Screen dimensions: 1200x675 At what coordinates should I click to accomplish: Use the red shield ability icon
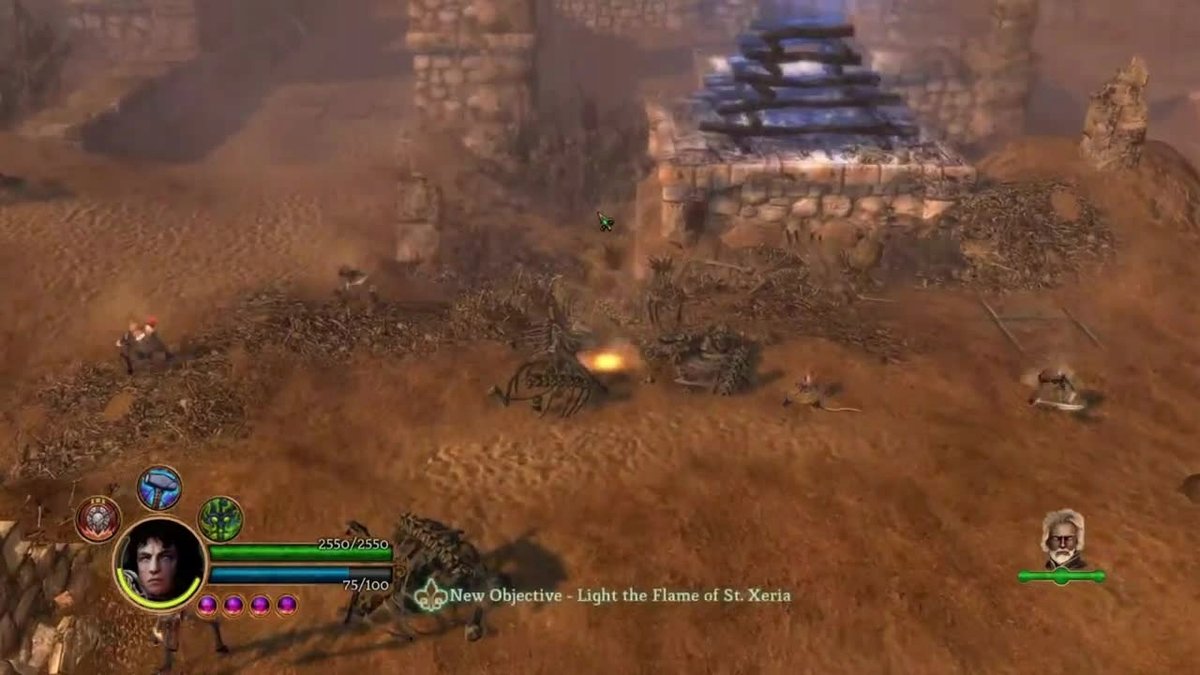(98, 519)
